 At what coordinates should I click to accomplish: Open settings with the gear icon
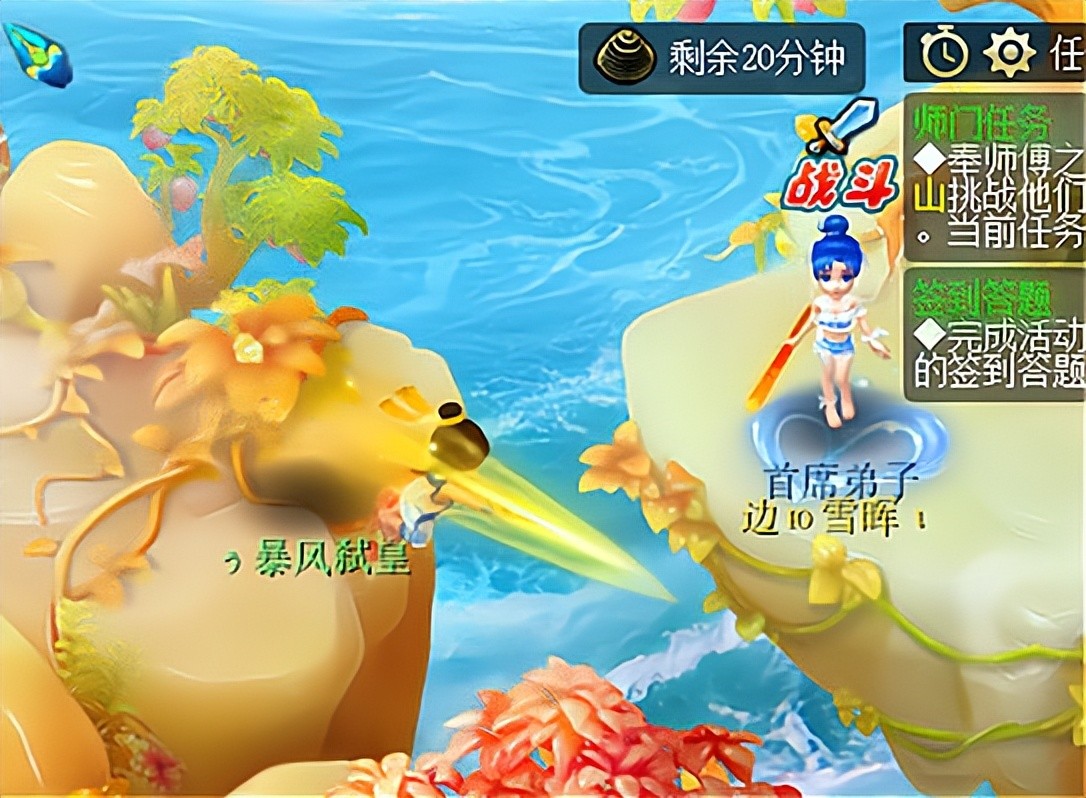[1008, 54]
